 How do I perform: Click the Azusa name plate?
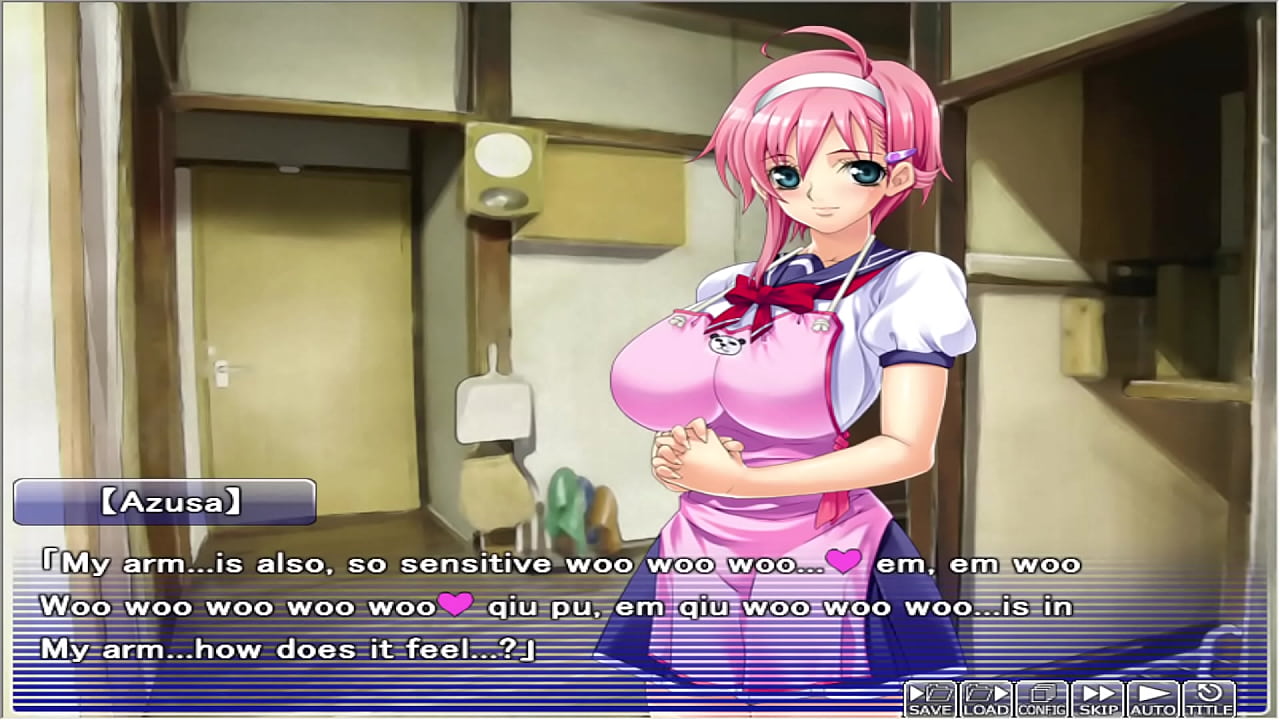[x=165, y=500]
